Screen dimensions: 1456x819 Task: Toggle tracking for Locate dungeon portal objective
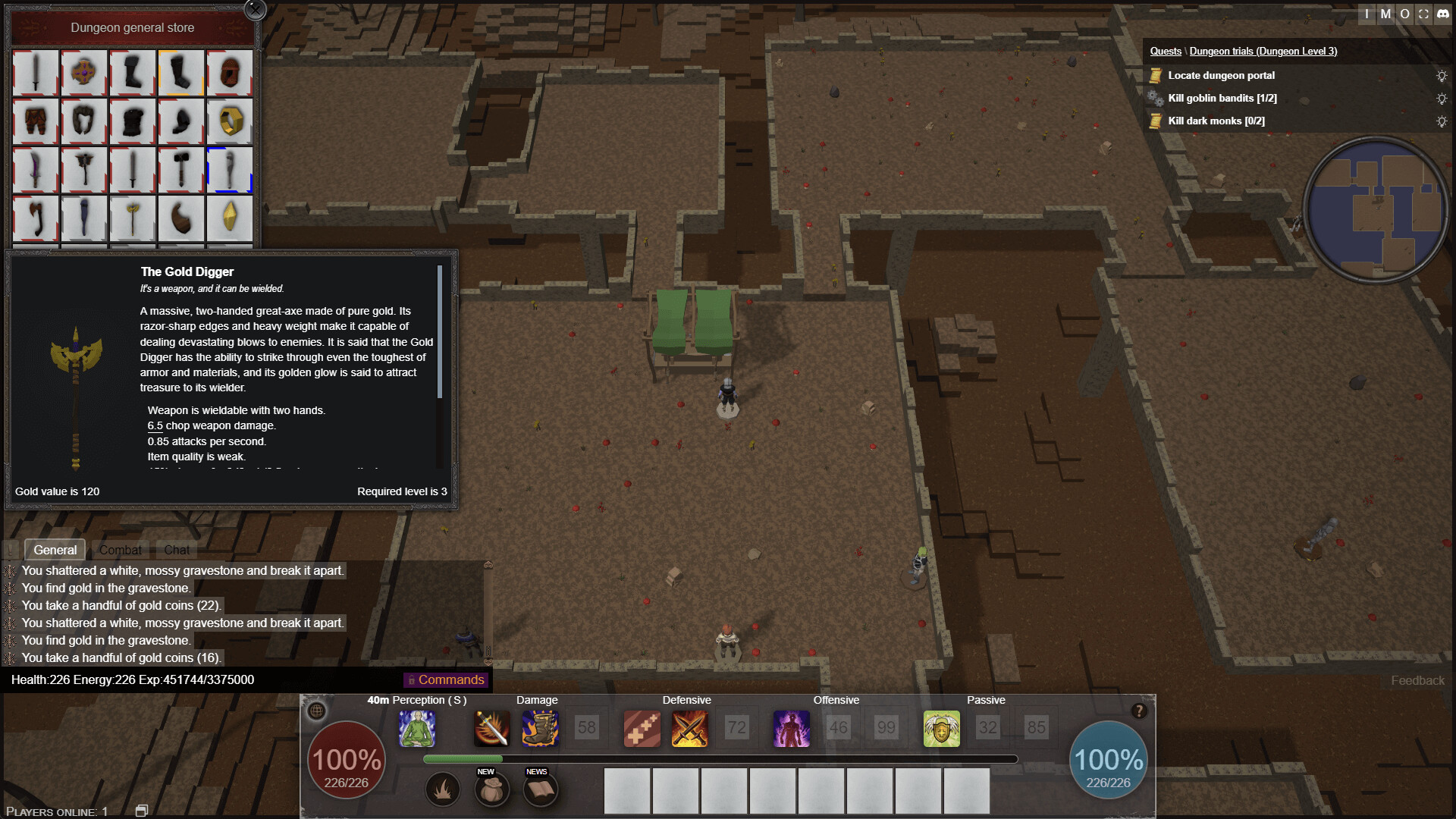point(1442,75)
